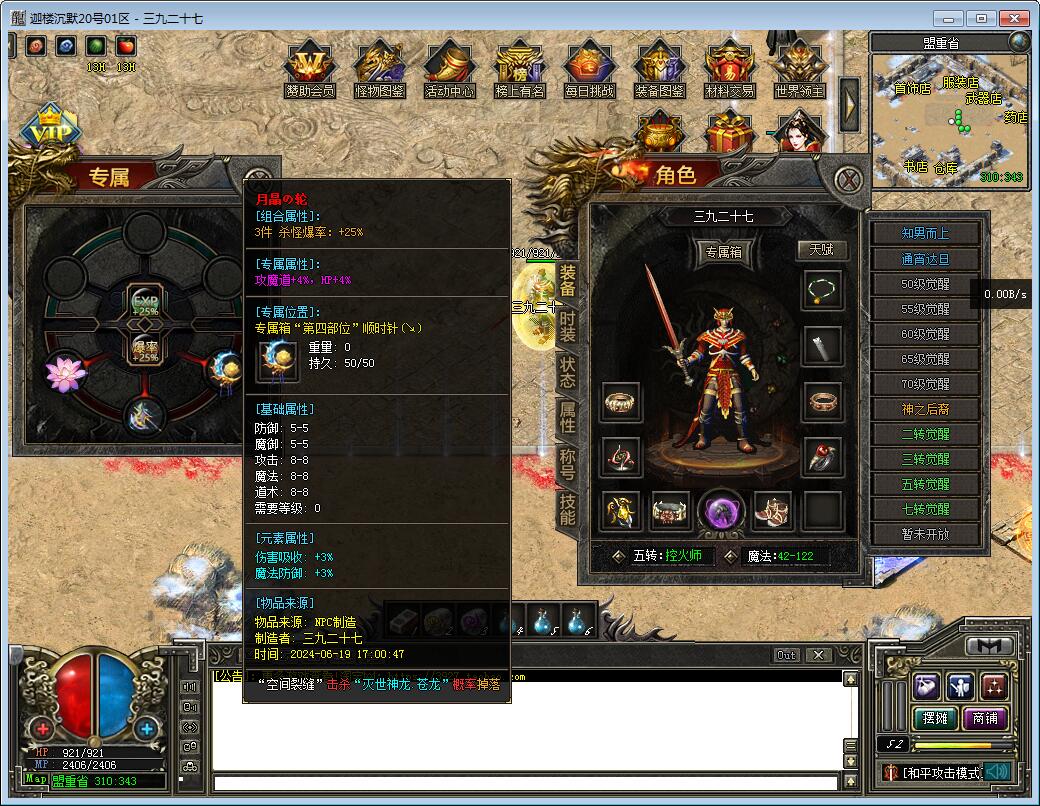Click the VIP badge
Image resolution: width=1040 pixels, height=806 pixels.
pos(47,131)
